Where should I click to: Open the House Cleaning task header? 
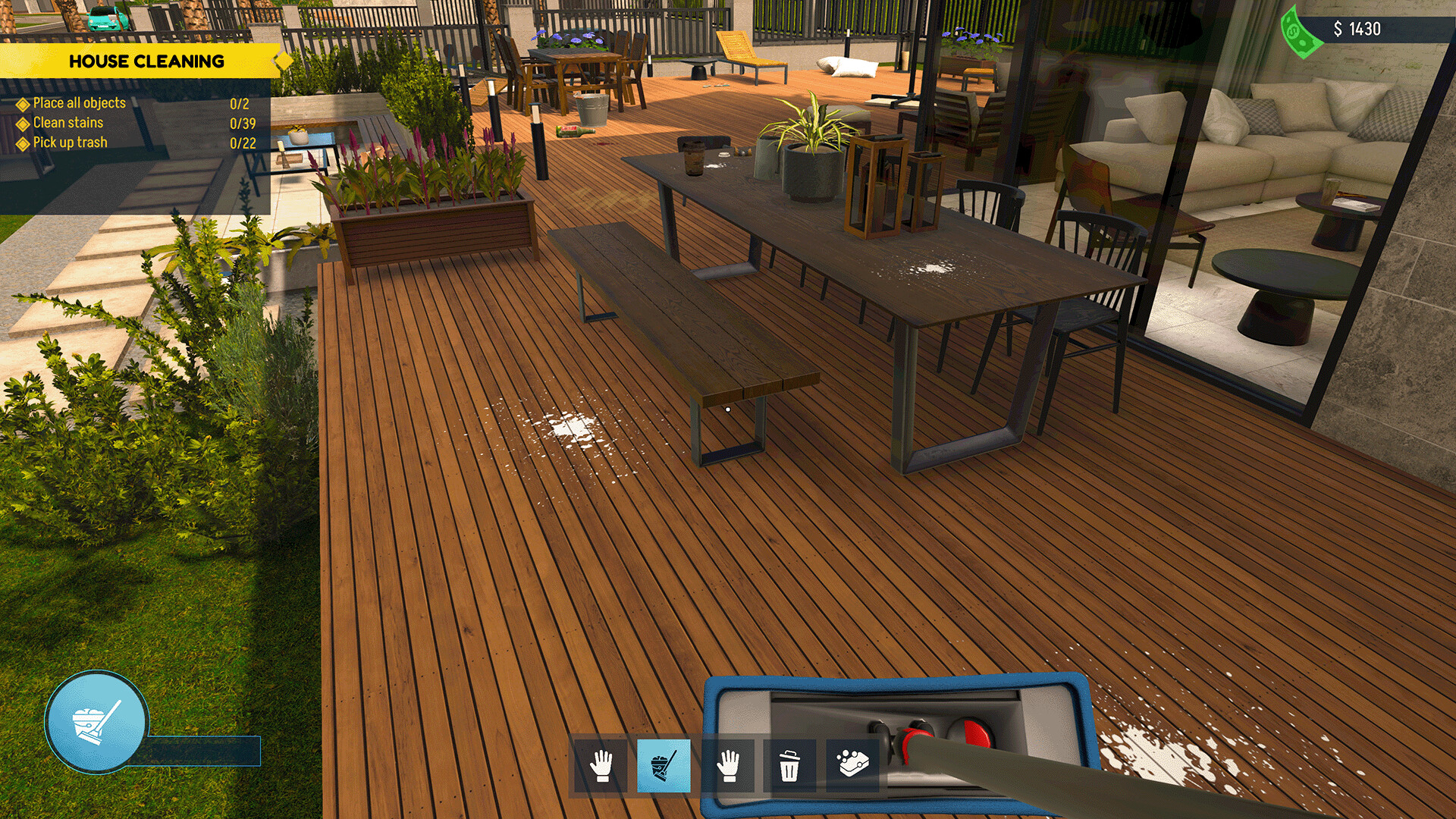(x=146, y=61)
